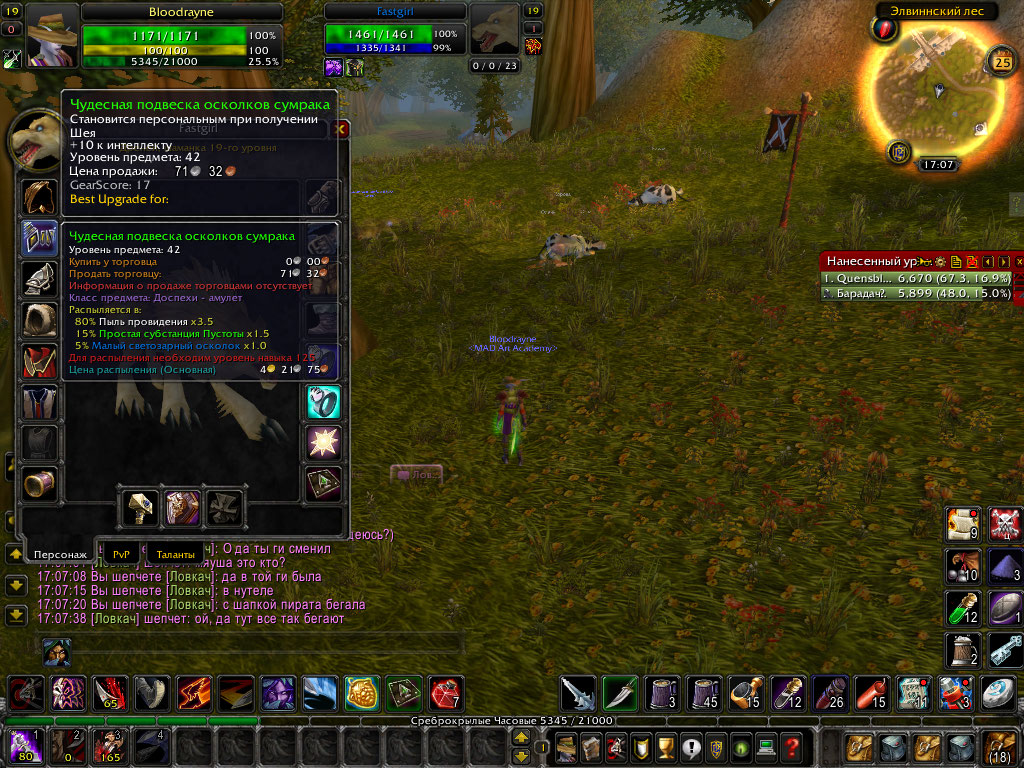1024x768 pixels.
Task: Switch to the PvP tab
Action: point(122,553)
